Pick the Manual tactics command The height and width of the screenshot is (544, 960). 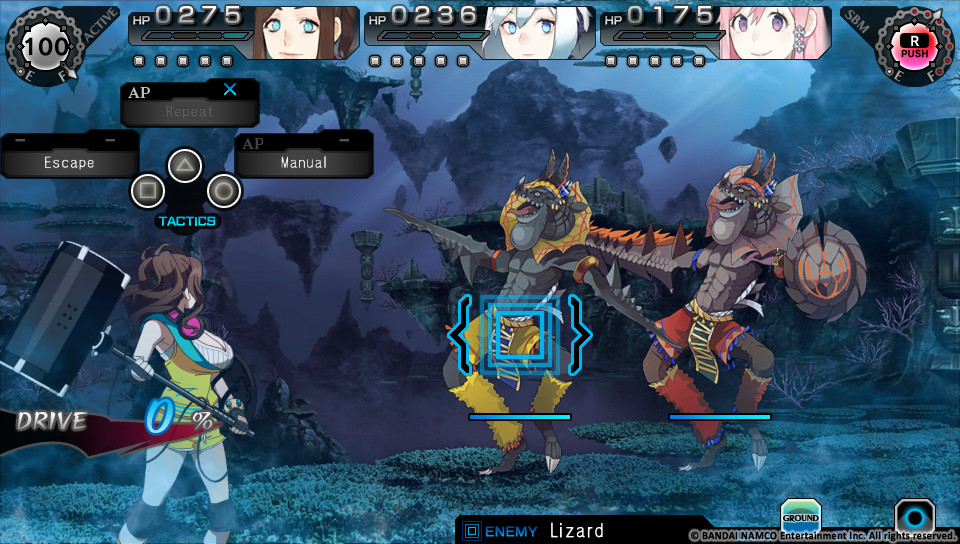(304, 162)
